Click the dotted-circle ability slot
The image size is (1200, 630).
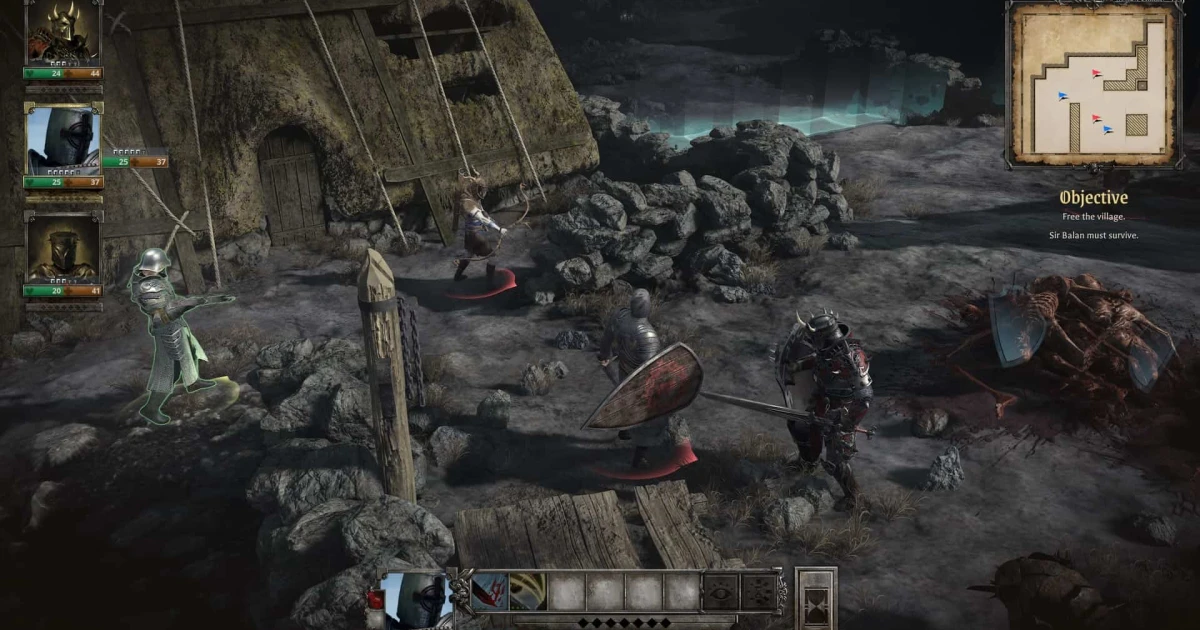pos(759,591)
